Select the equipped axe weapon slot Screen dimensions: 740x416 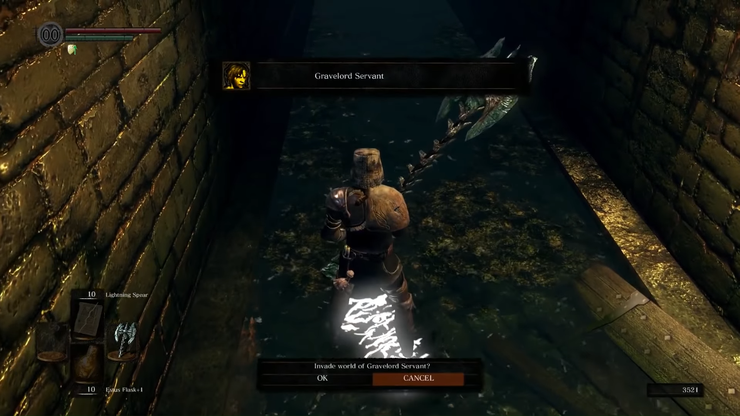pyautogui.click(x=124, y=341)
